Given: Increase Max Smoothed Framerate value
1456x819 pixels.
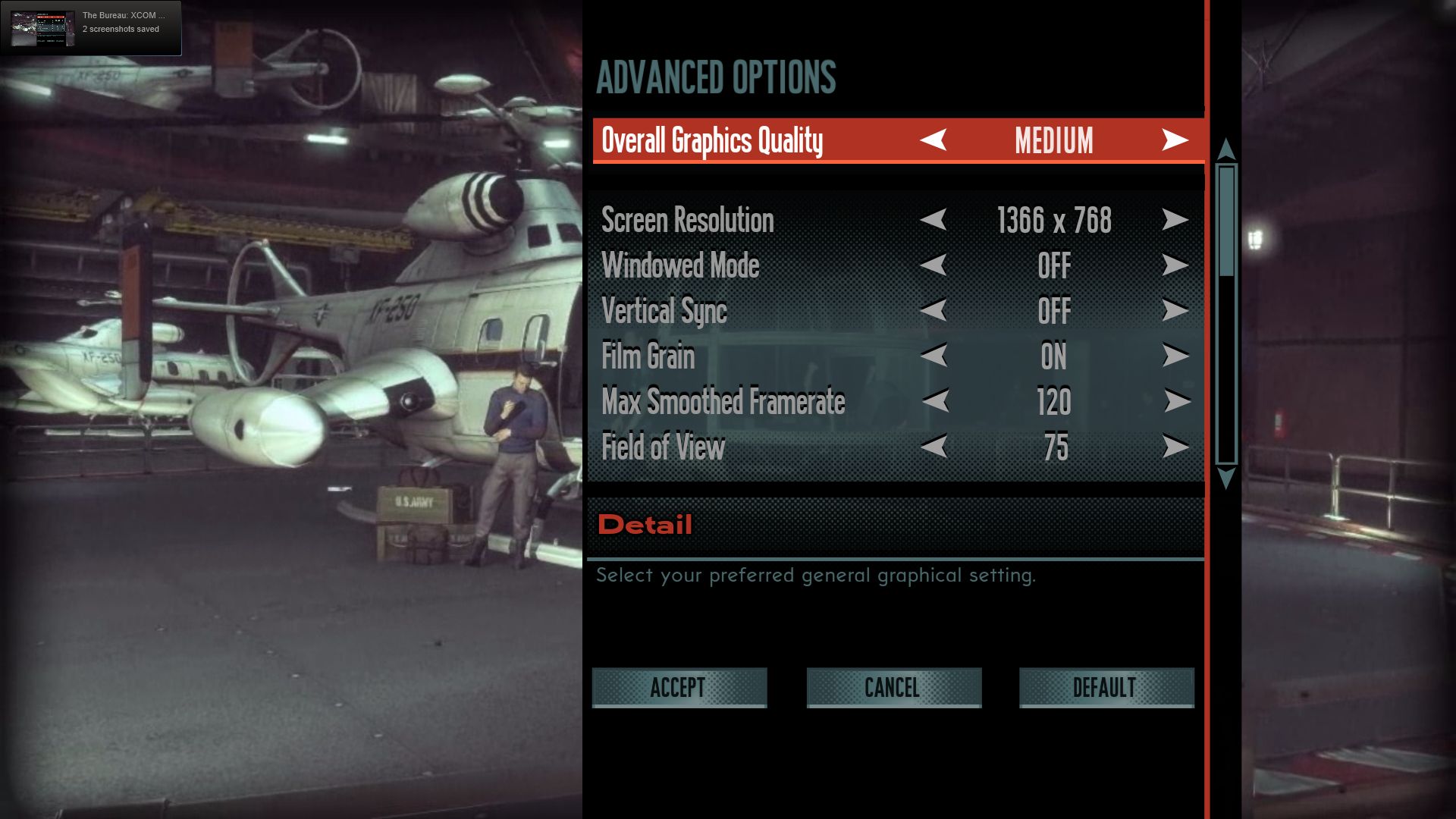Looking at the screenshot, I should (x=1176, y=401).
